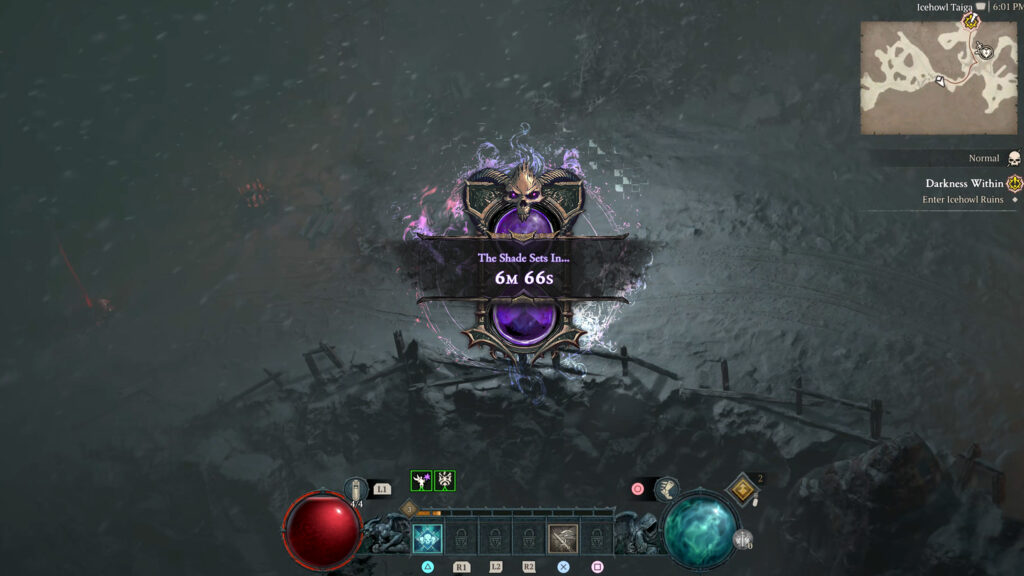Click the Normal difficulty skull icon
Image resolution: width=1024 pixels, height=576 pixels.
coord(1014,158)
